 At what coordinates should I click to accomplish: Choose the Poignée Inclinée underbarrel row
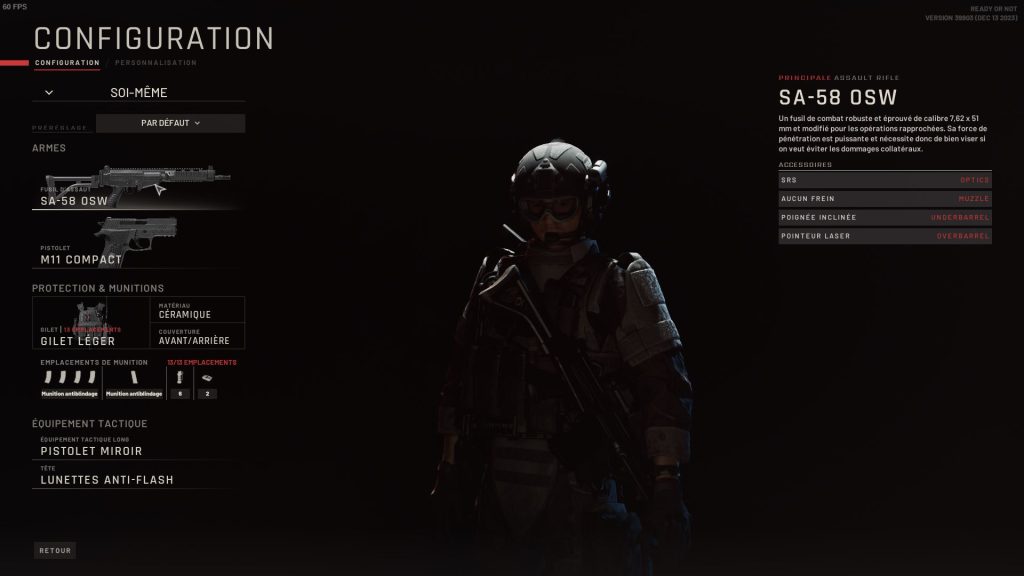click(x=885, y=217)
